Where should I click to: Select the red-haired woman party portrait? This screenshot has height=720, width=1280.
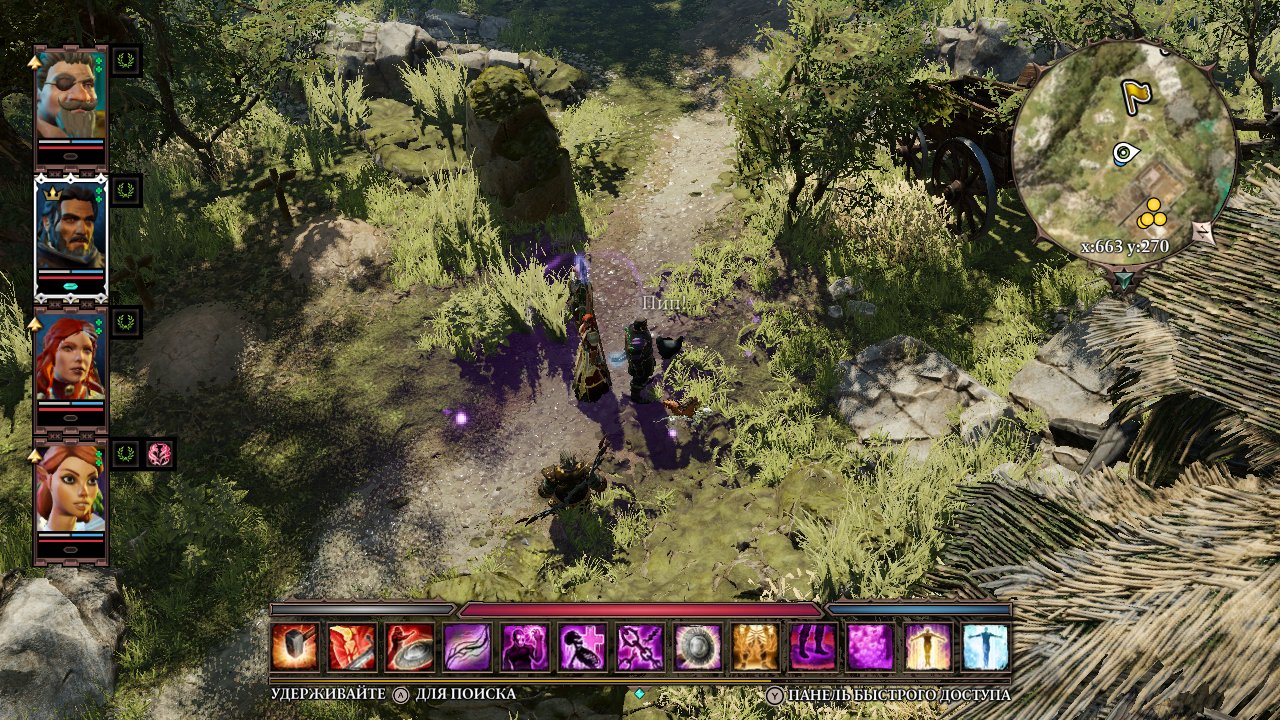[70, 356]
